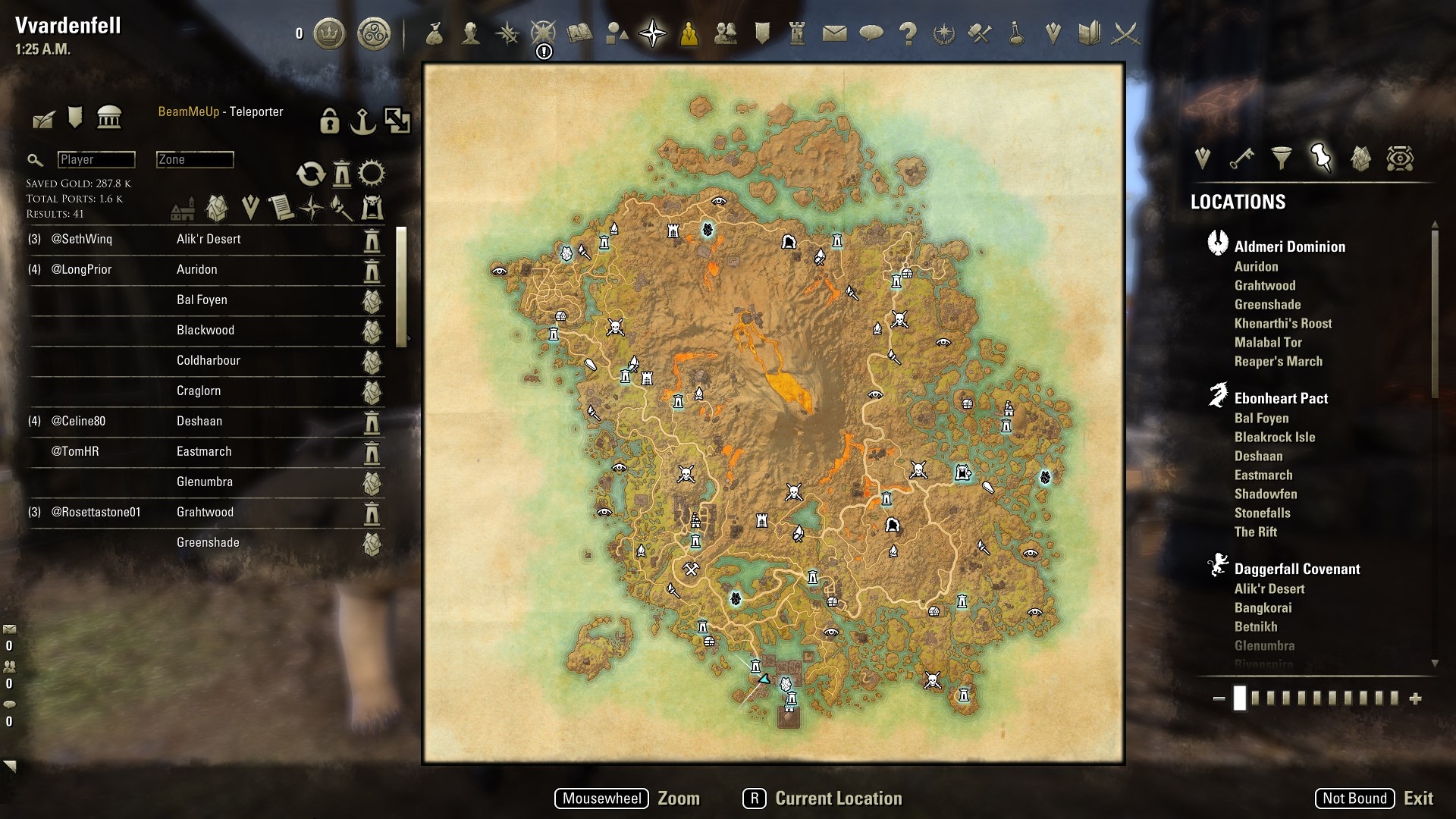
Task: Toggle the lock icon in BeamMeUp header
Action: tap(329, 121)
